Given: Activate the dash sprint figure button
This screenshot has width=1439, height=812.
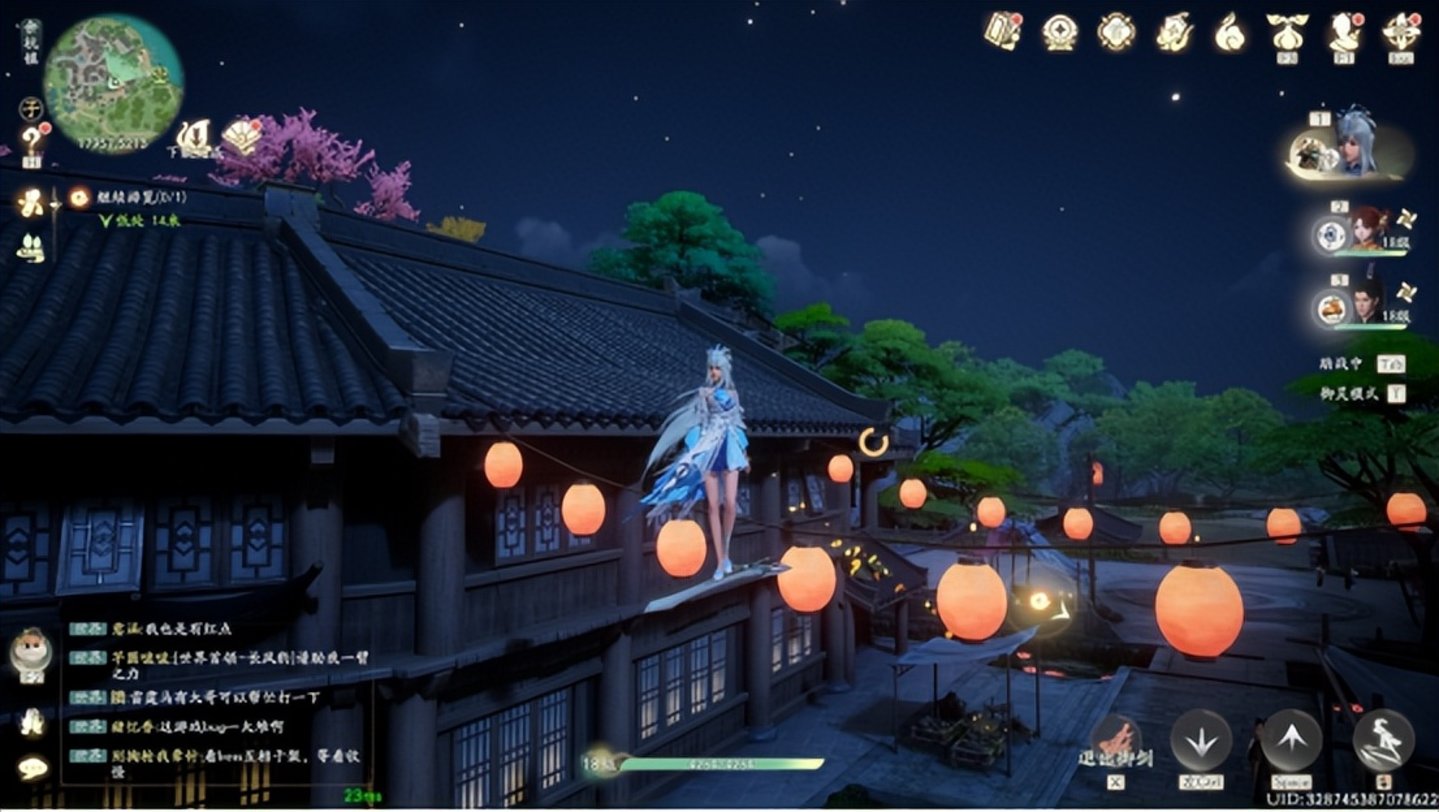Looking at the screenshot, I should tap(1383, 740).
